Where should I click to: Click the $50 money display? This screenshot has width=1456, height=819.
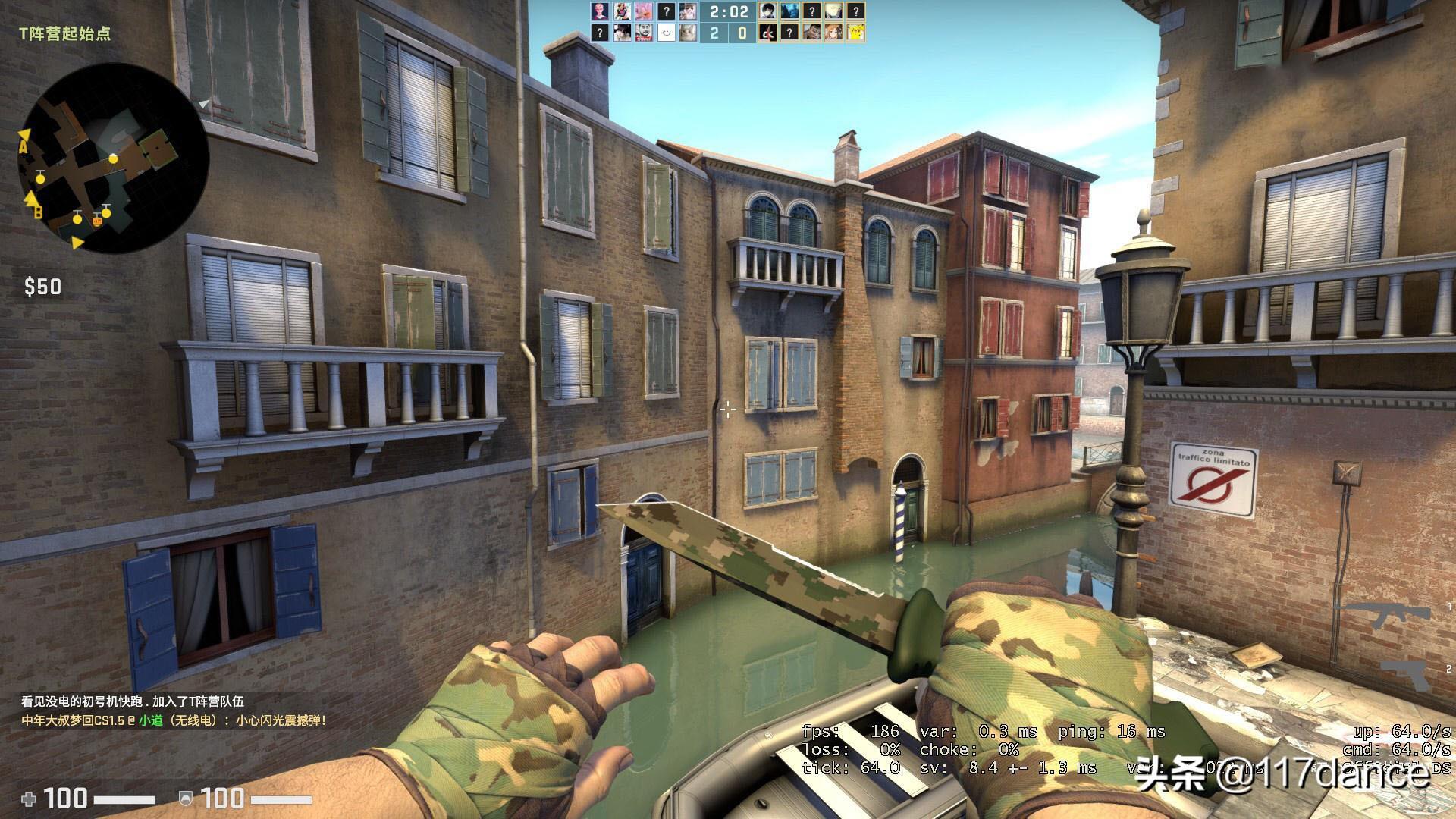[42, 287]
